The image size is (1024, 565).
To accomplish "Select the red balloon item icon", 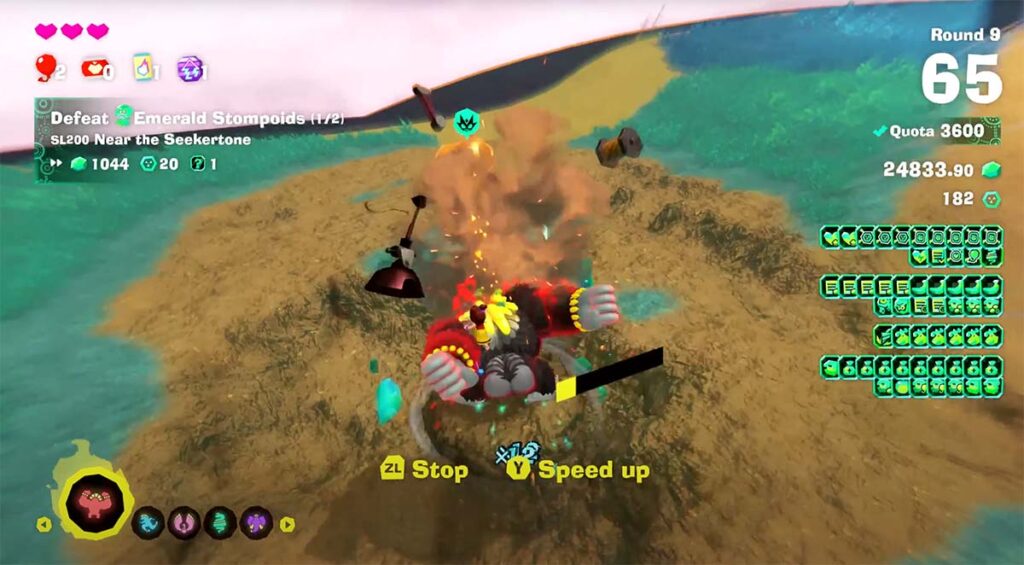I will (x=45, y=67).
